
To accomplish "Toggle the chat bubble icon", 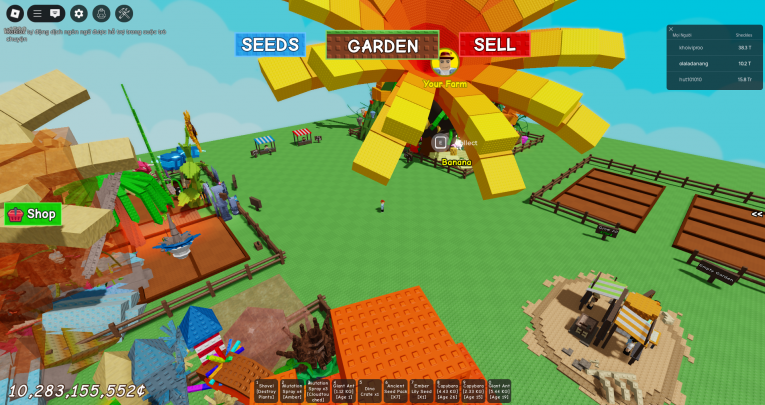I will tap(55, 14).
